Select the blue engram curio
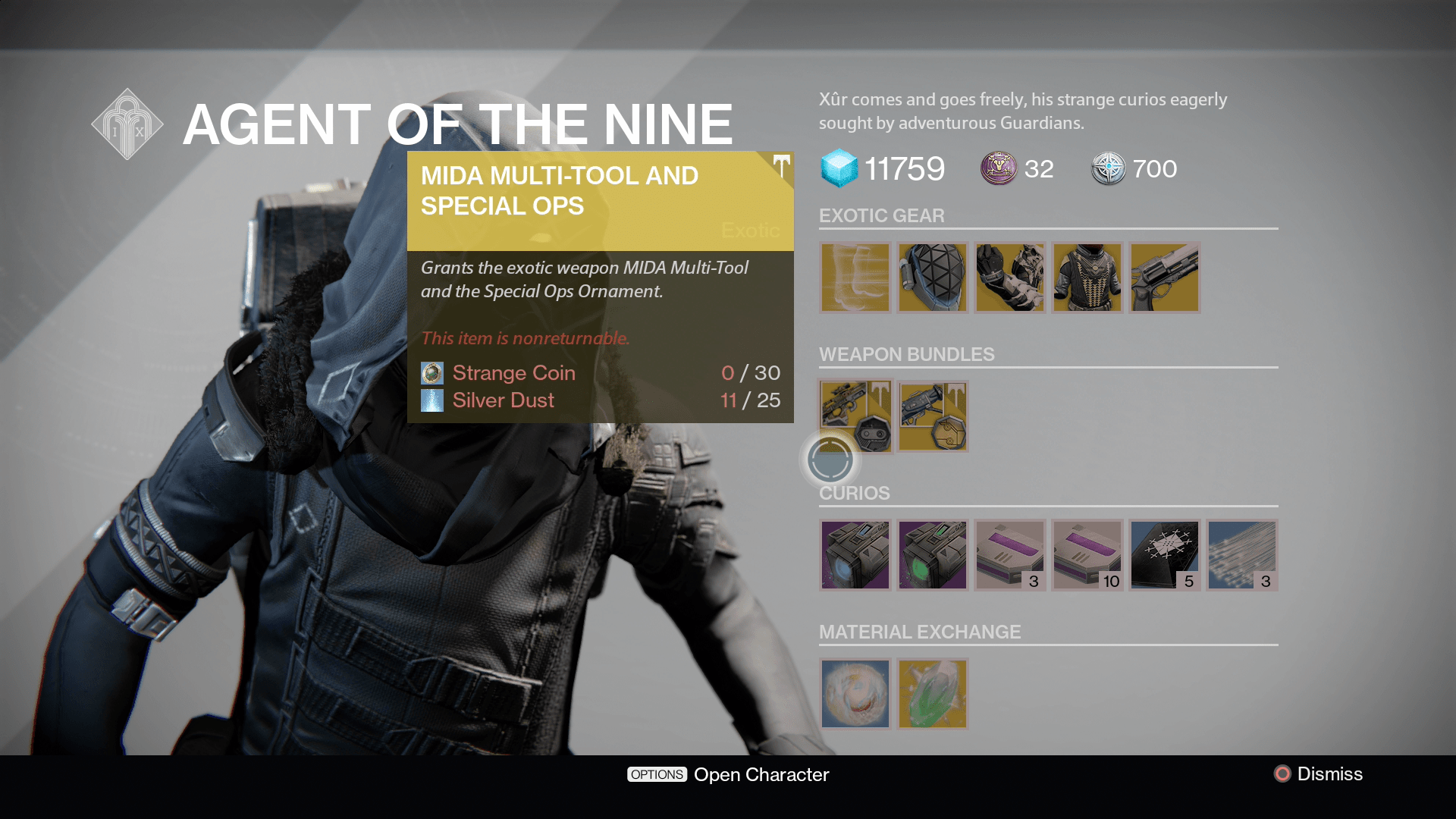The height and width of the screenshot is (819, 1456). pos(855,554)
